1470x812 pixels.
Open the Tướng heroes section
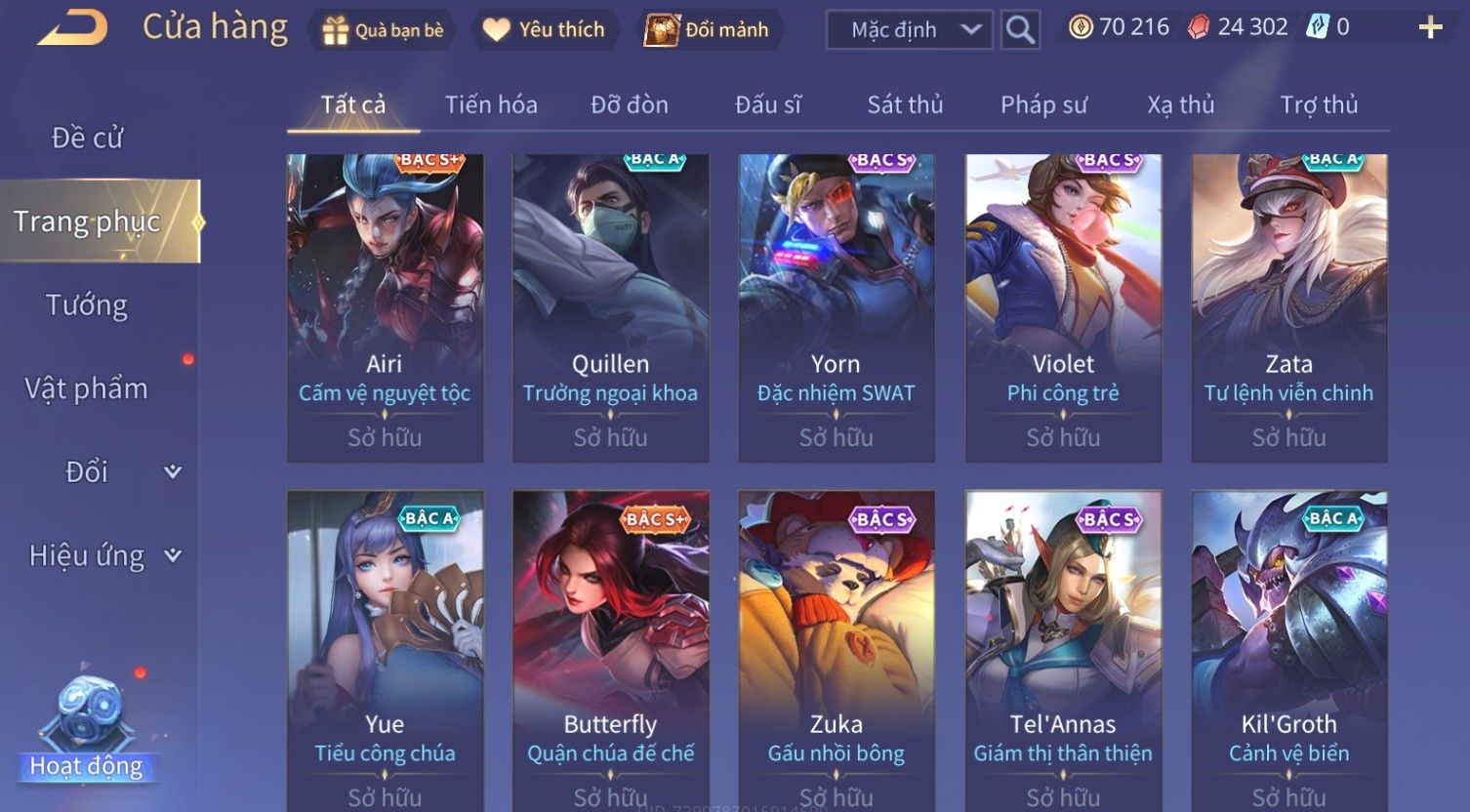click(87, 305)
